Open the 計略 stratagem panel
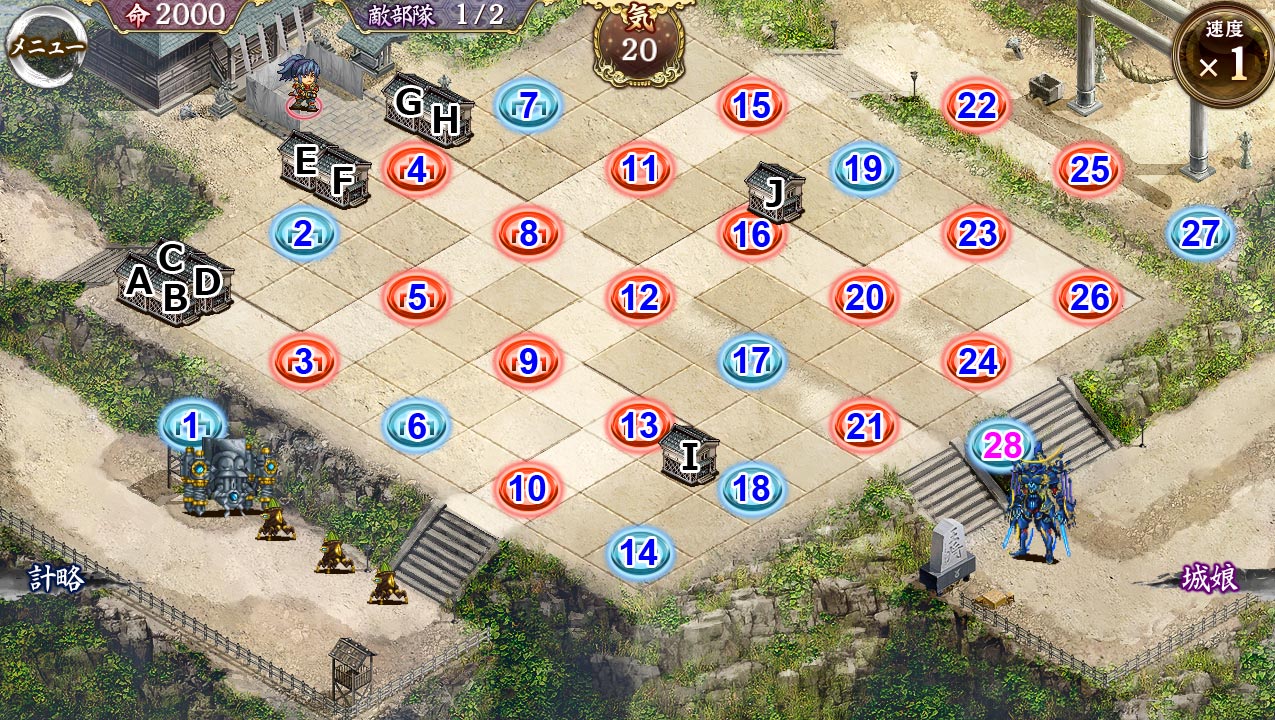Viewport: 1275px width, 720px height. coord(56,579)
